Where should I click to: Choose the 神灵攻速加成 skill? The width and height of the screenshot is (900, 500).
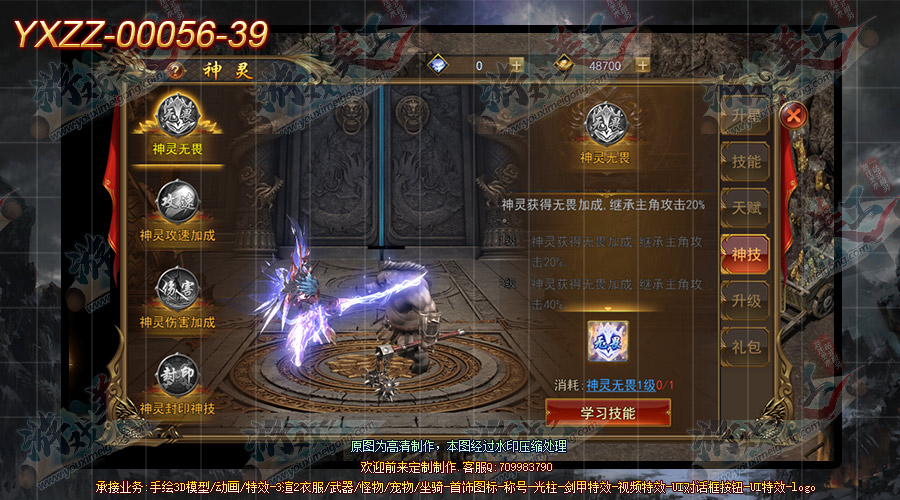177,210
